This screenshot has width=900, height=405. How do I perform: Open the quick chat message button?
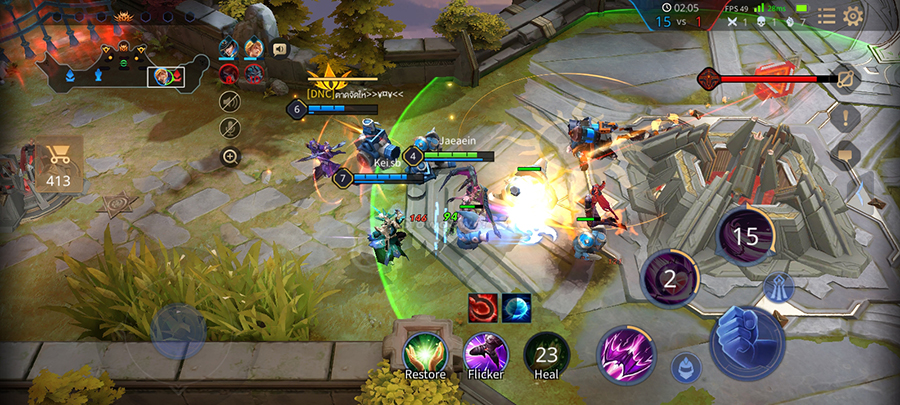pyautogui.click(x=846, y=155)
